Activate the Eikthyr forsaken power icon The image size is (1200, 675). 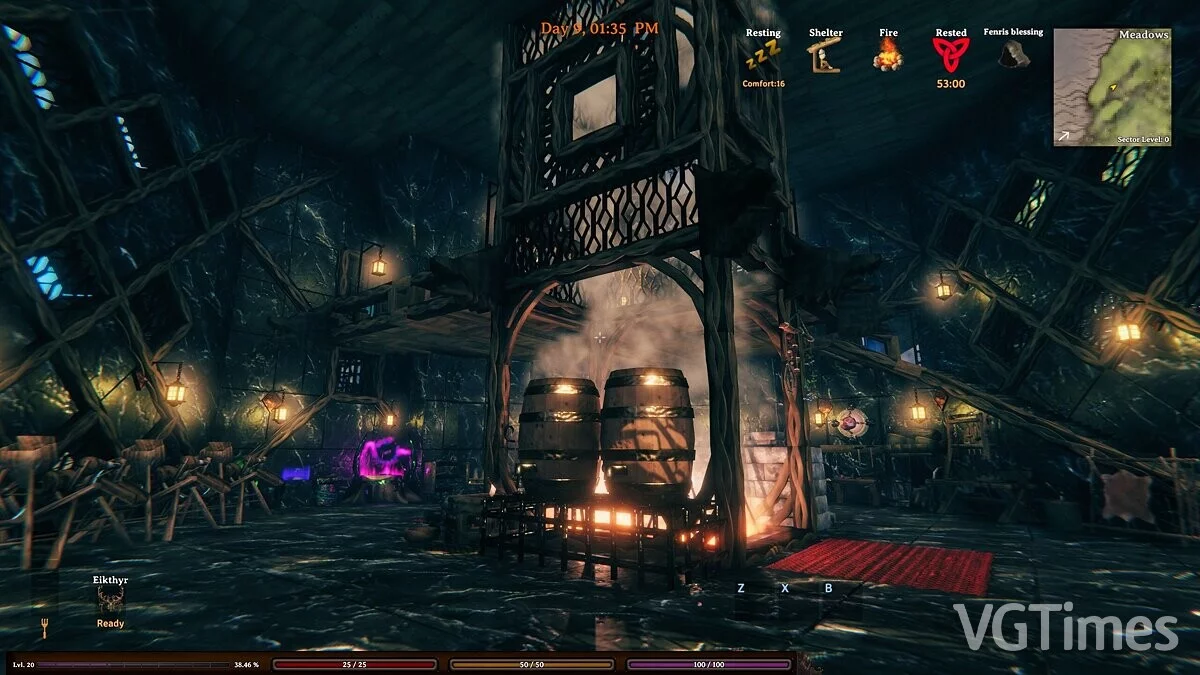110,599
